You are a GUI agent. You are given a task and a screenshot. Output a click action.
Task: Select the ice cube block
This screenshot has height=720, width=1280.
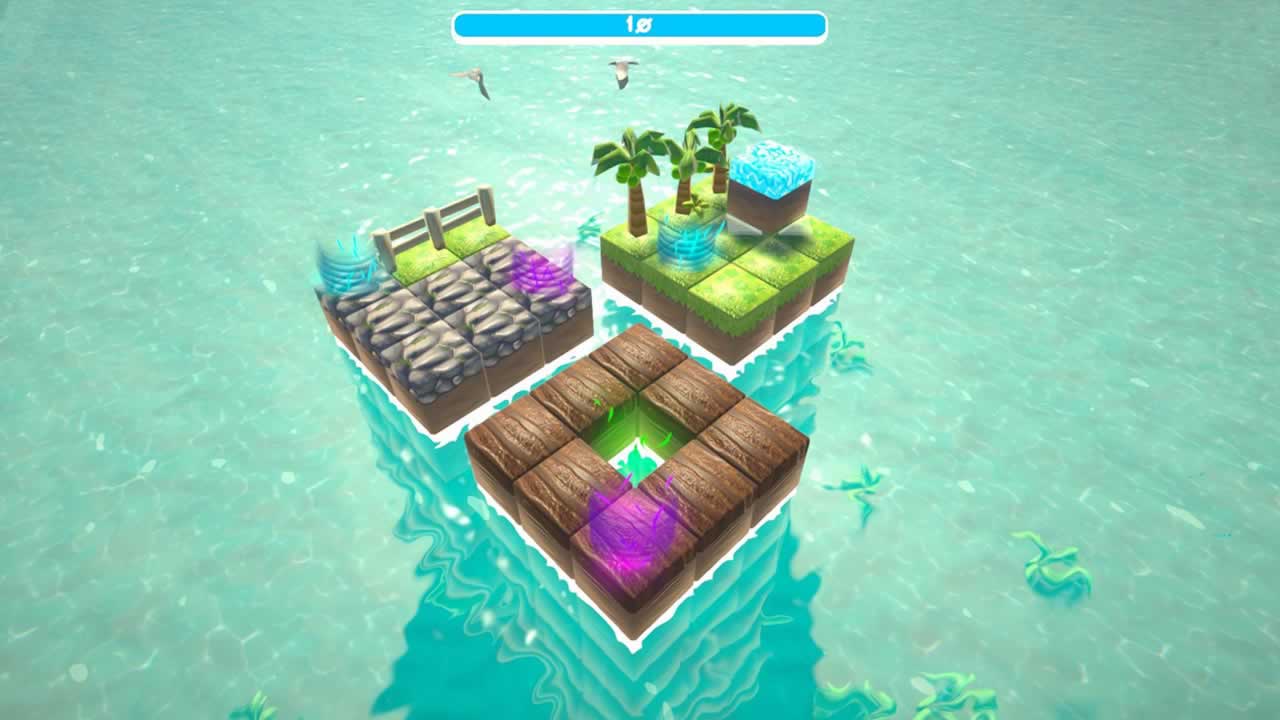[772, 175]
